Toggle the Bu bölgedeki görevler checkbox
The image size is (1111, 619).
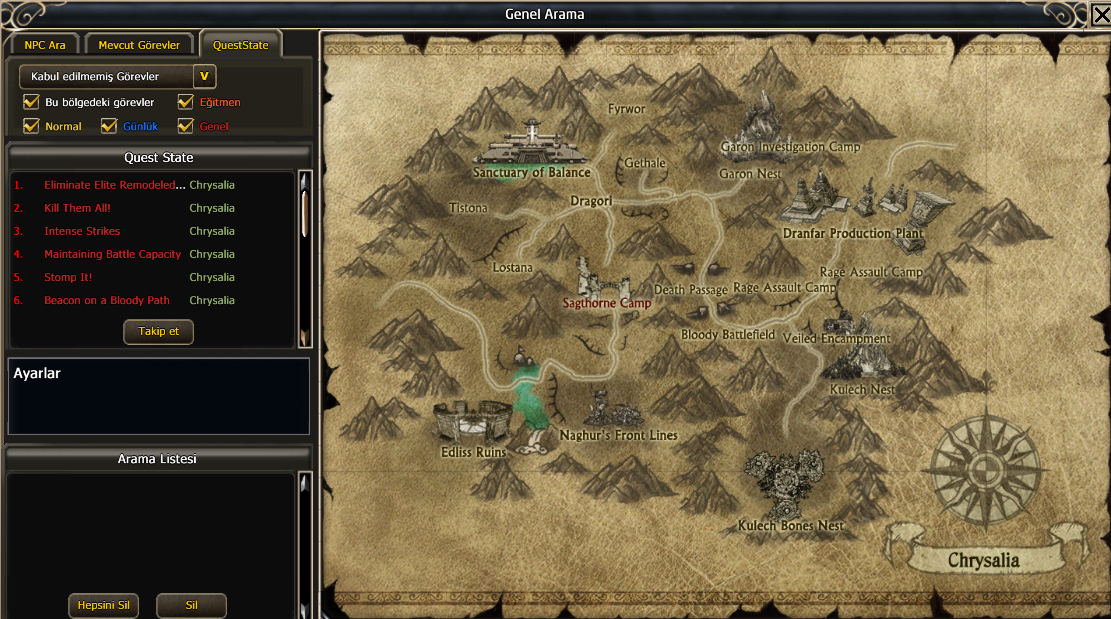tap(31, 102)
